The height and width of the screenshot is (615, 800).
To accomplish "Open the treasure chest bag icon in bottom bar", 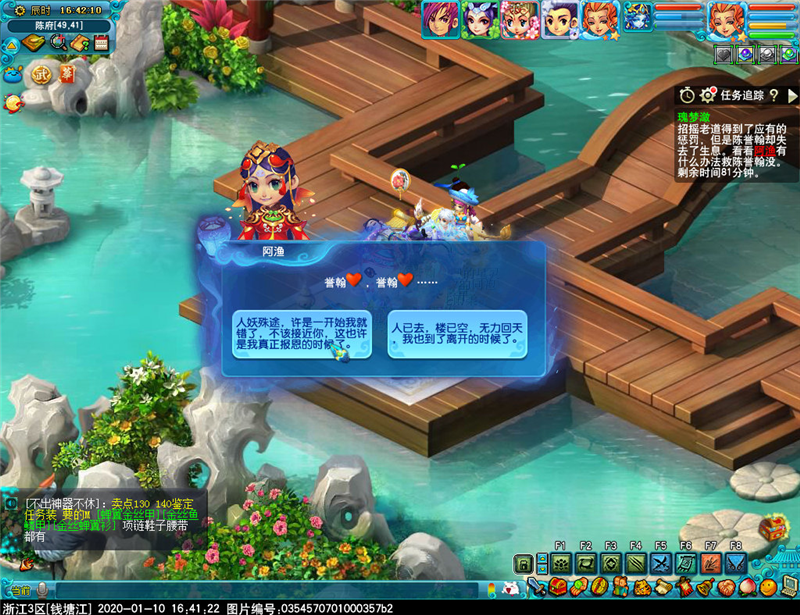I will (560, 587).
